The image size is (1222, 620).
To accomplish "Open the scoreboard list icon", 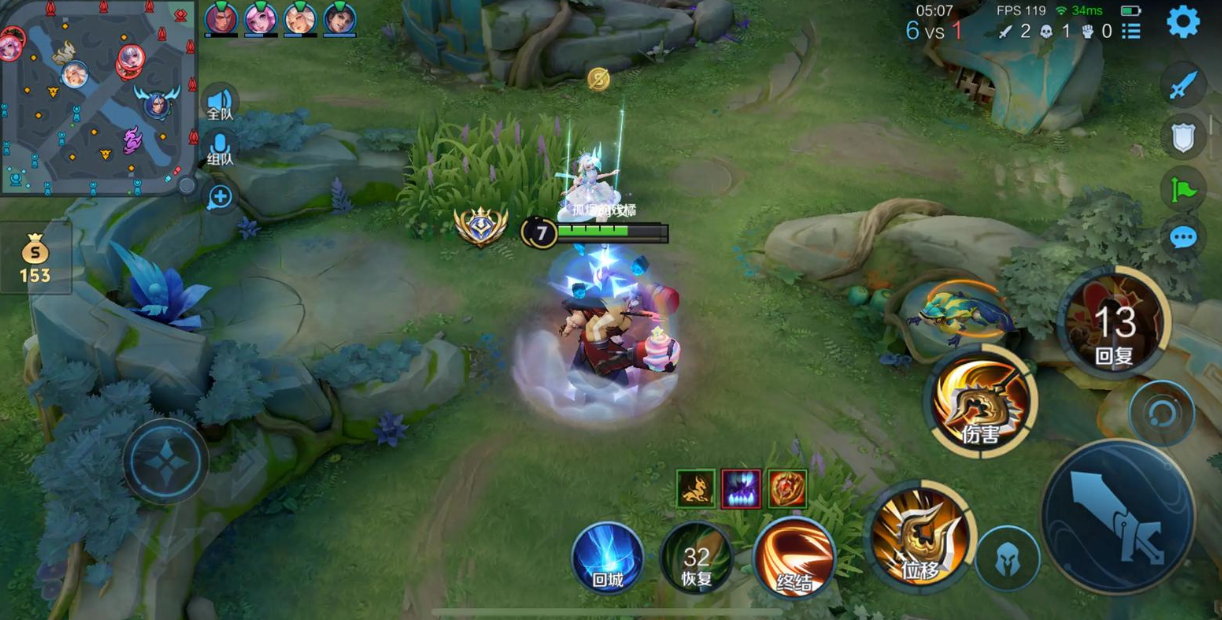I will 1131,31.
